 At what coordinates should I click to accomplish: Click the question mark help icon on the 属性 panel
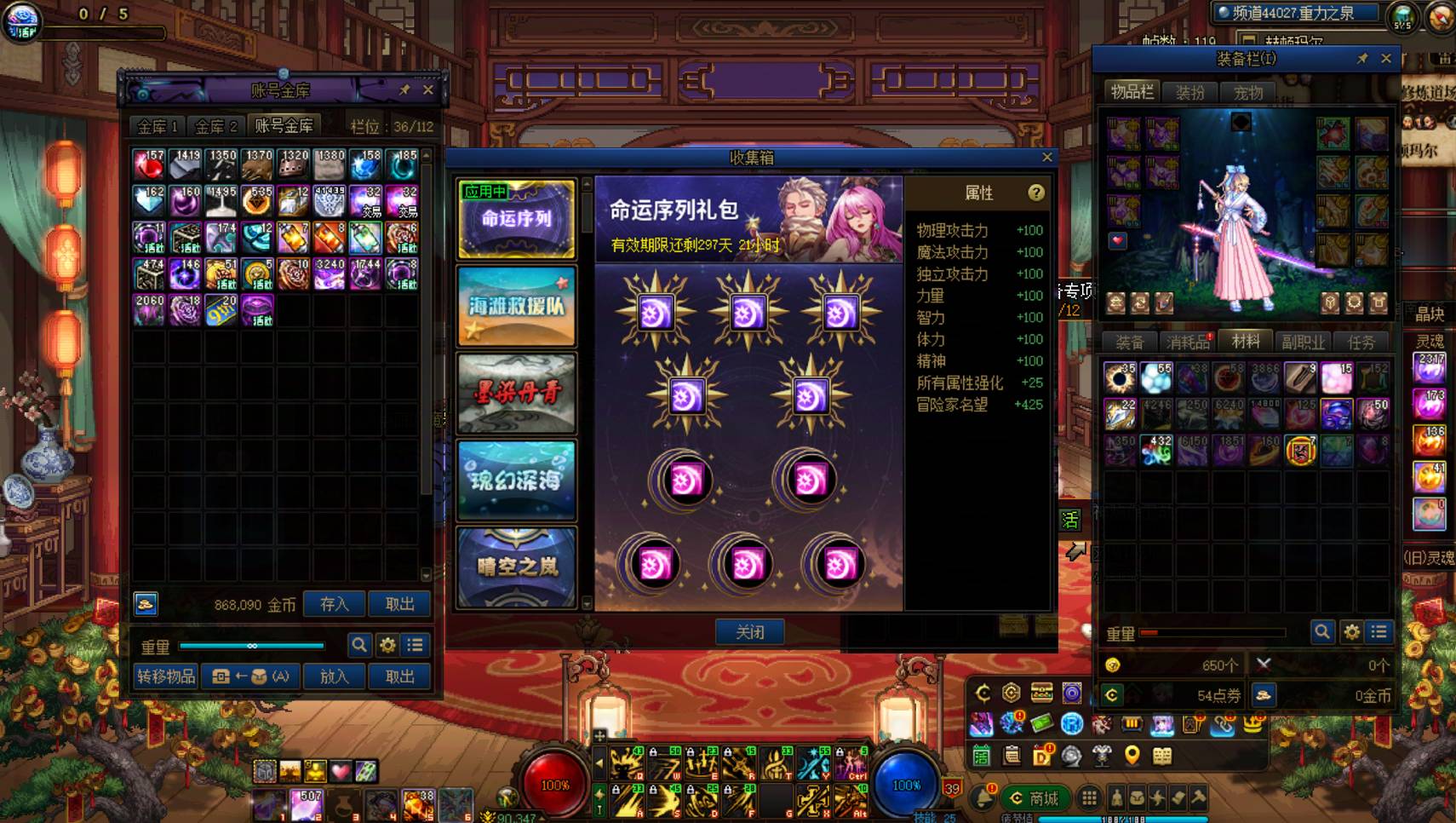1036,193
